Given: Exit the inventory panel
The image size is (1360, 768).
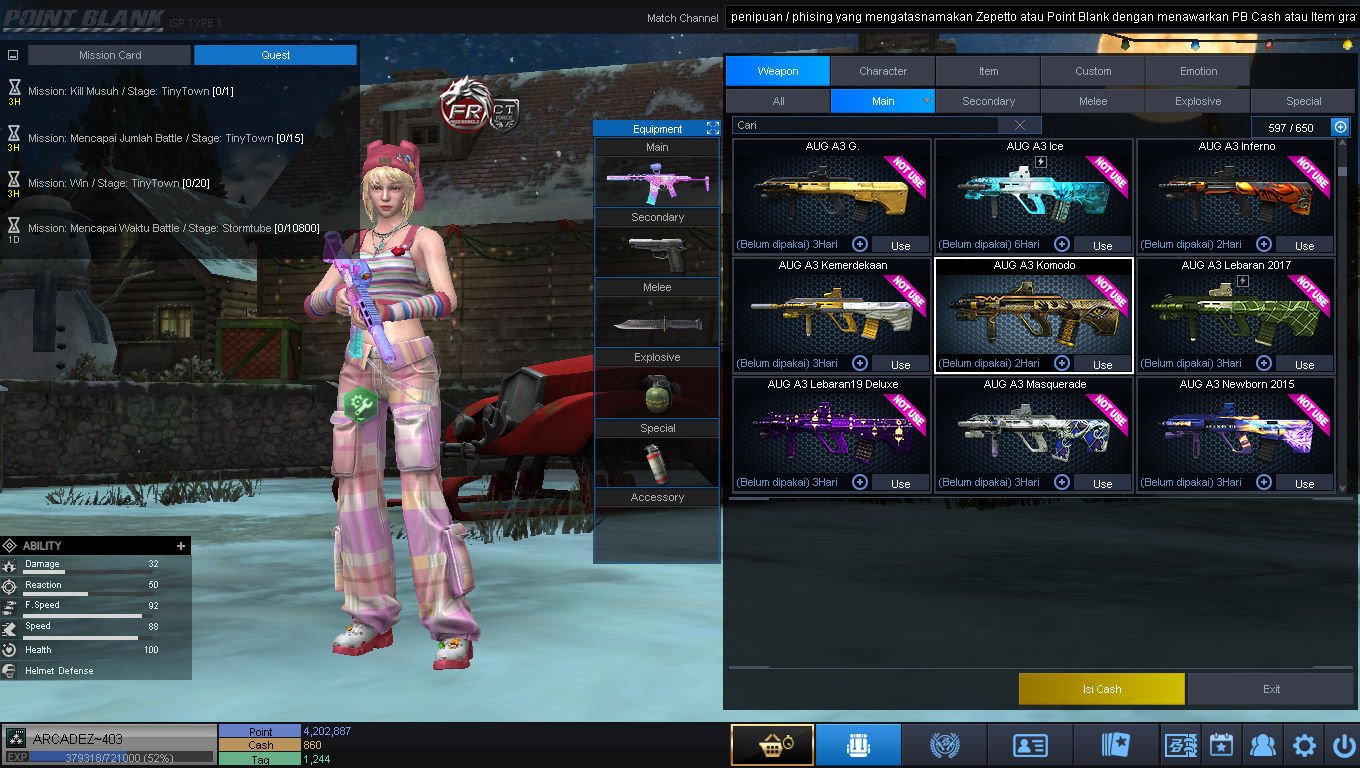Looking at the screenshot, I should [x=1271, y=689].
